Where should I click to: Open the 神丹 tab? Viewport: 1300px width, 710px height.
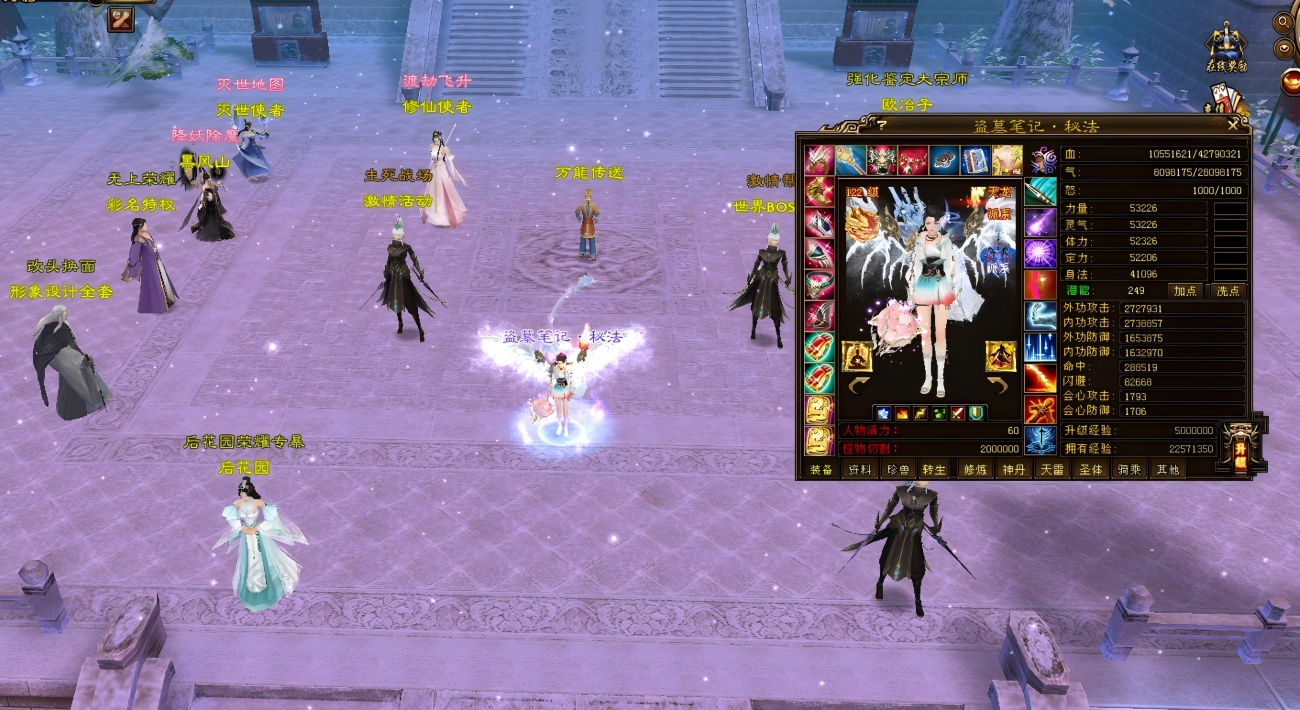pos(1013,470)
